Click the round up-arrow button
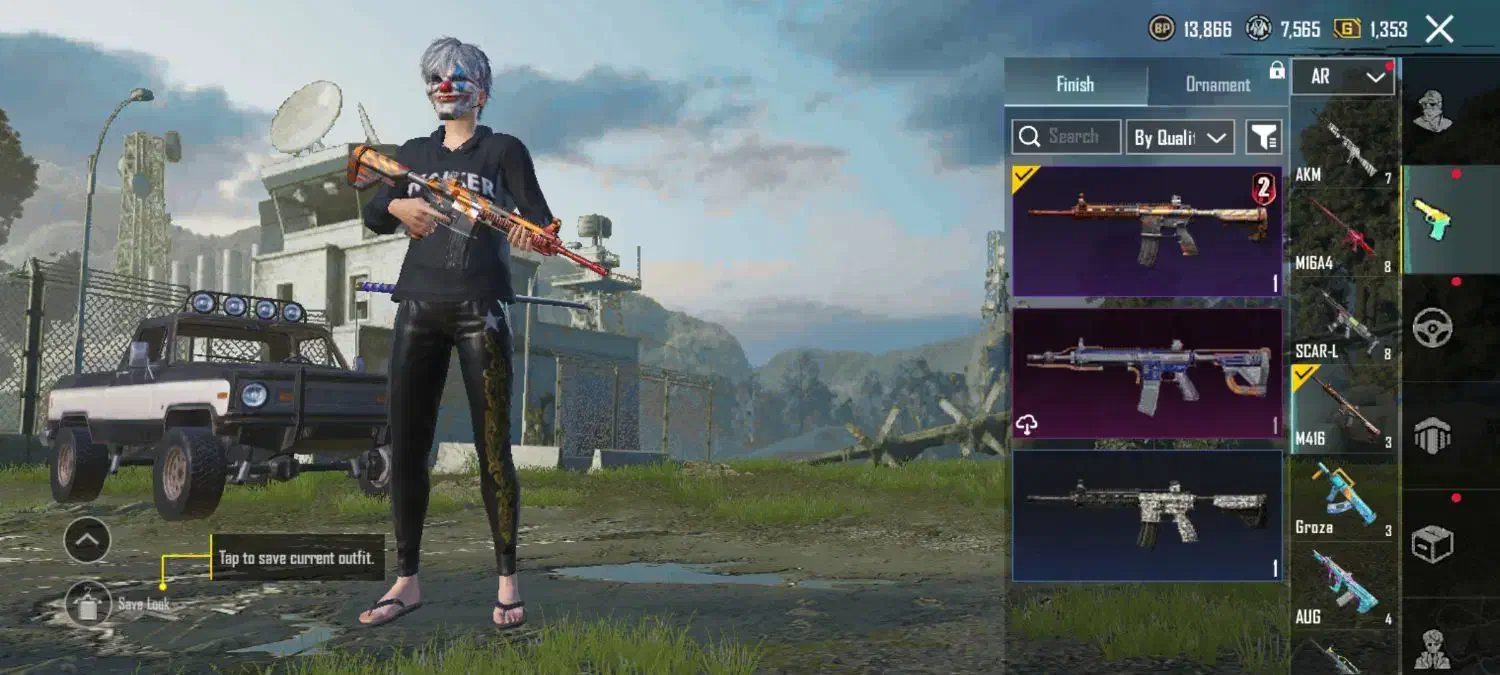This screenshot has height=675, width=1500. [87, 541]
